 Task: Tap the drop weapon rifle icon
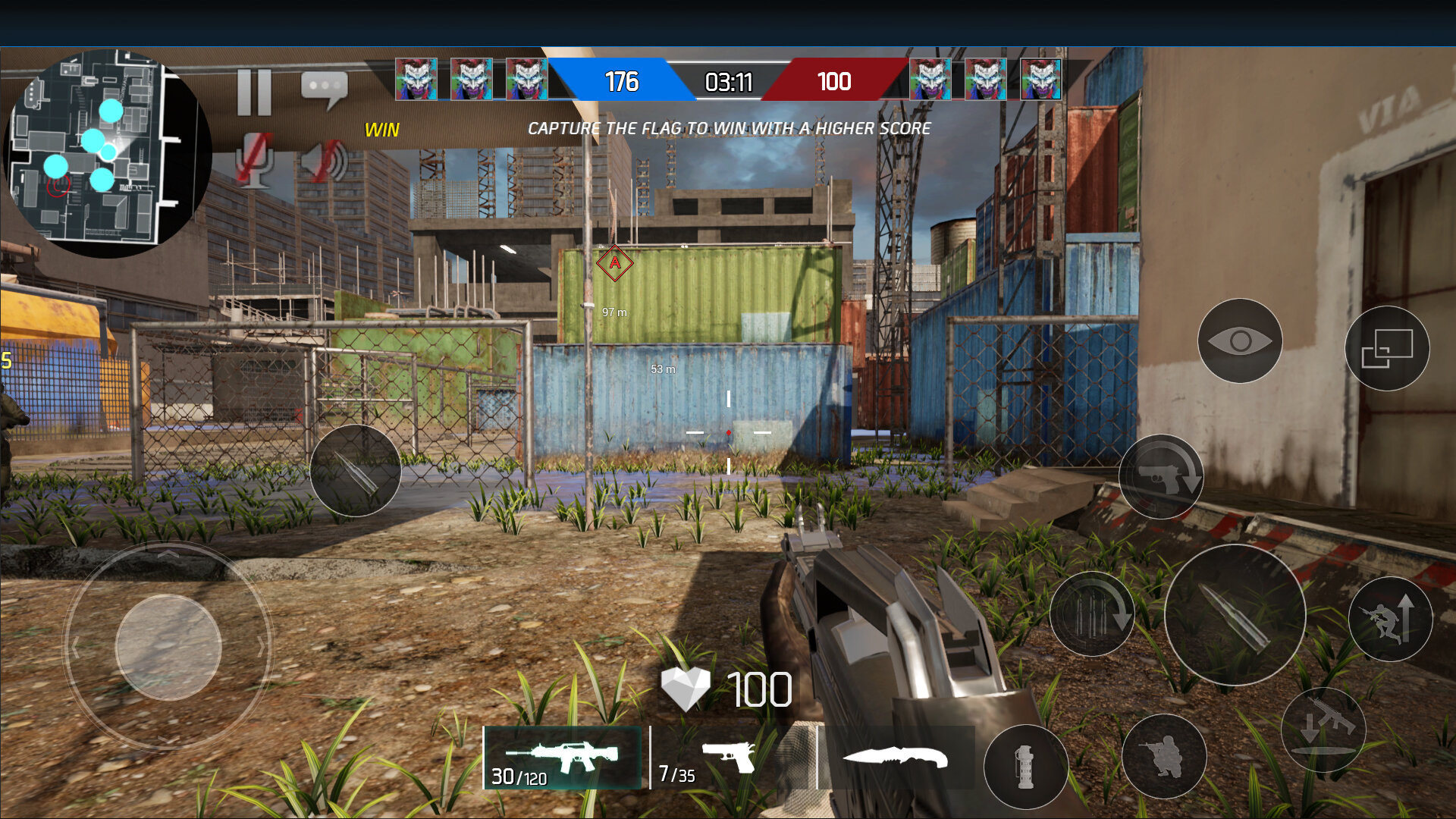[x=1323, y=730]
